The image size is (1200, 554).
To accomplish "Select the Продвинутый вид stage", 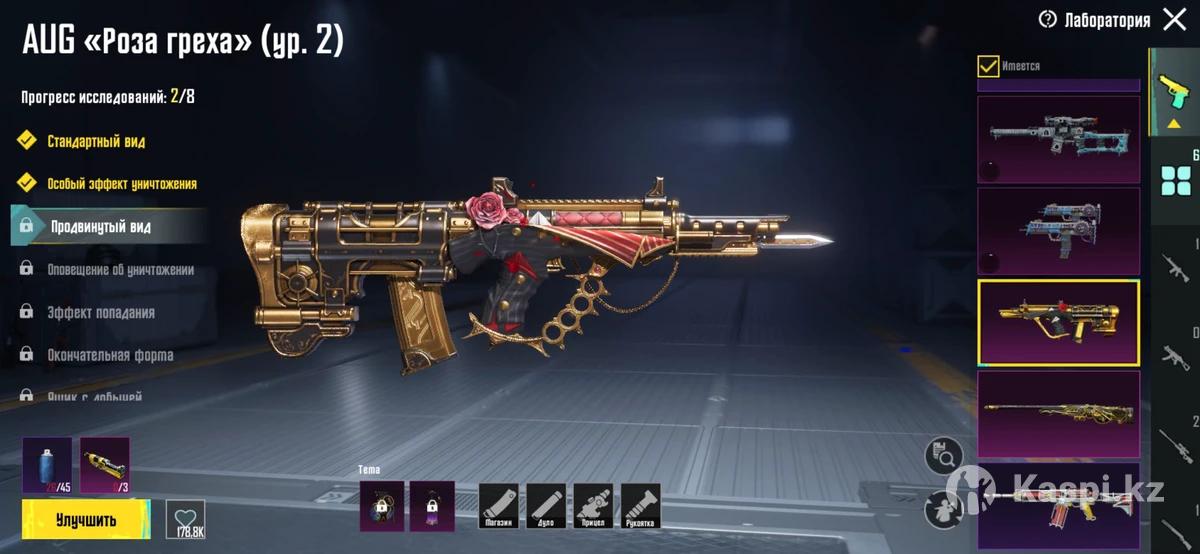I will [x=100, y=227].
